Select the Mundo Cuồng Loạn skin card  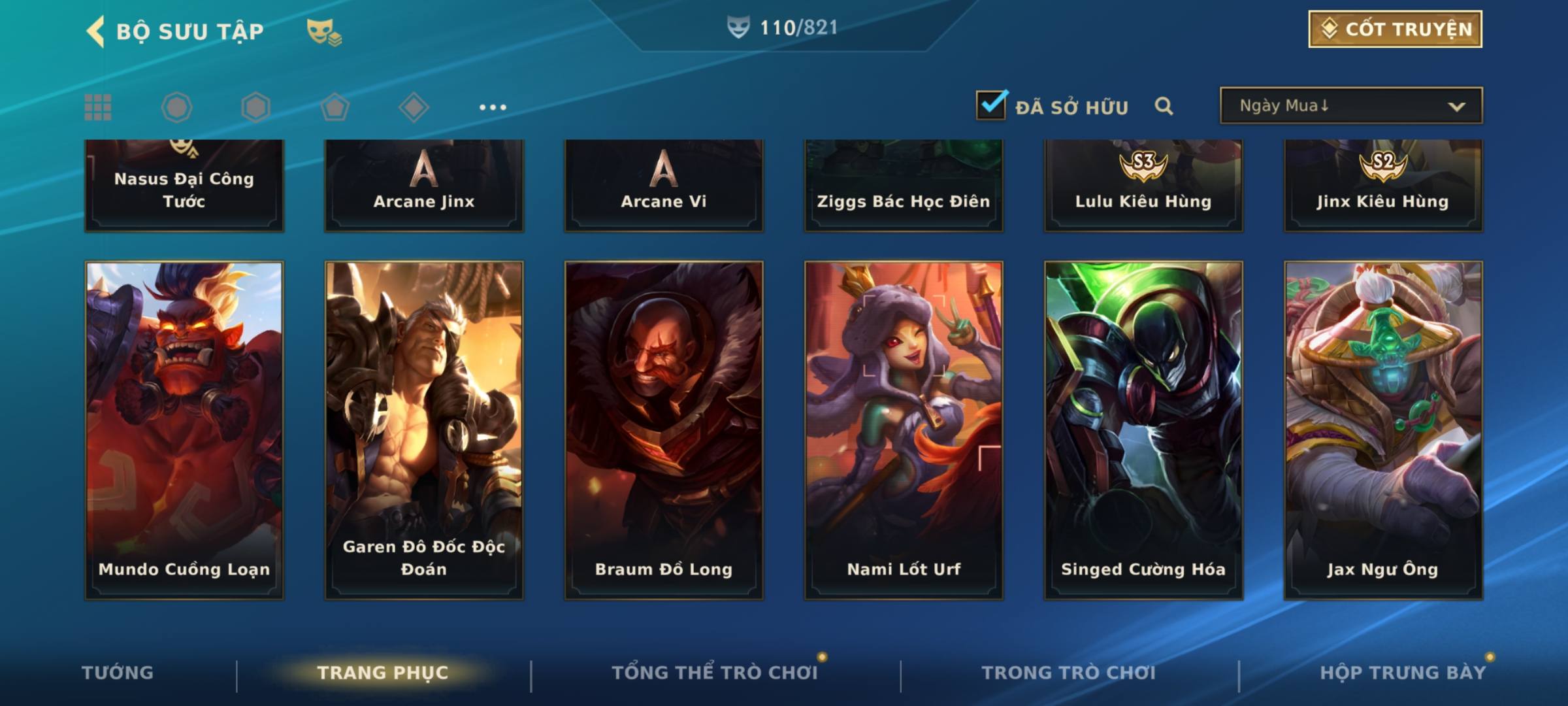[184, 429]
